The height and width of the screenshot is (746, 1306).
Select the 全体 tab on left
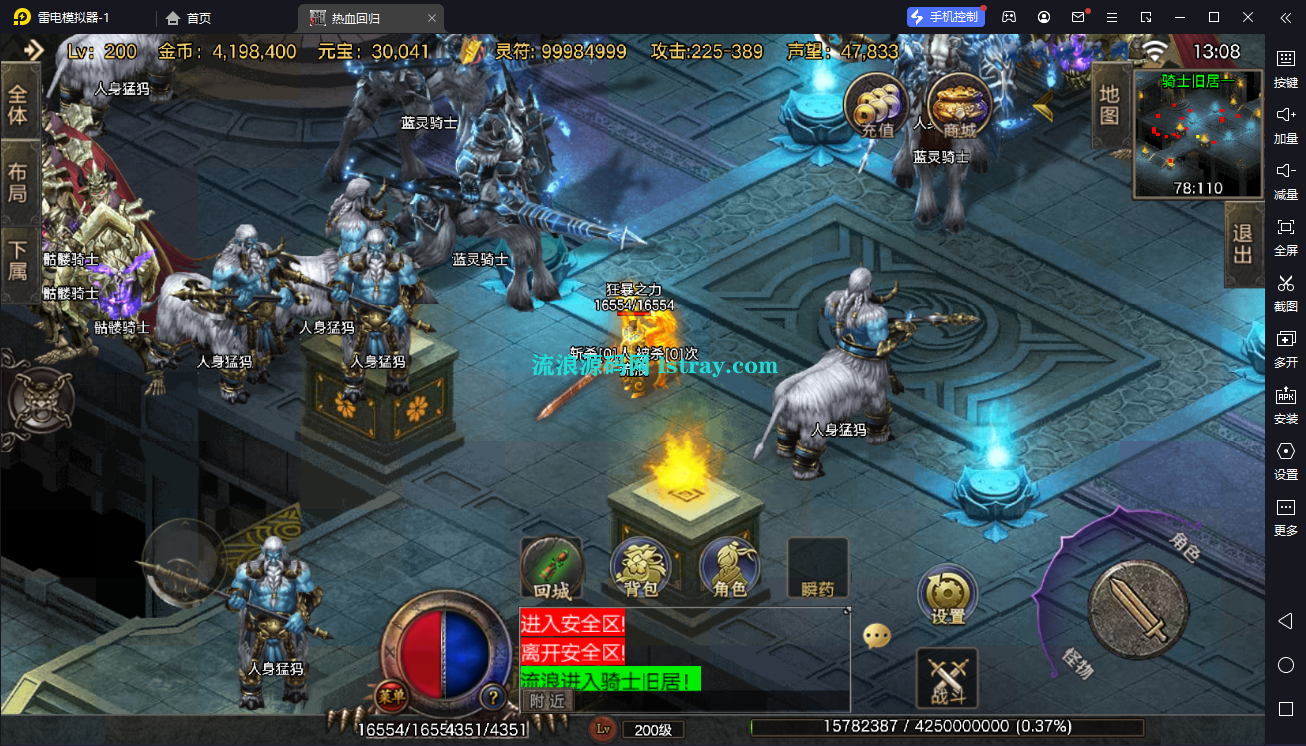(19, 105)
